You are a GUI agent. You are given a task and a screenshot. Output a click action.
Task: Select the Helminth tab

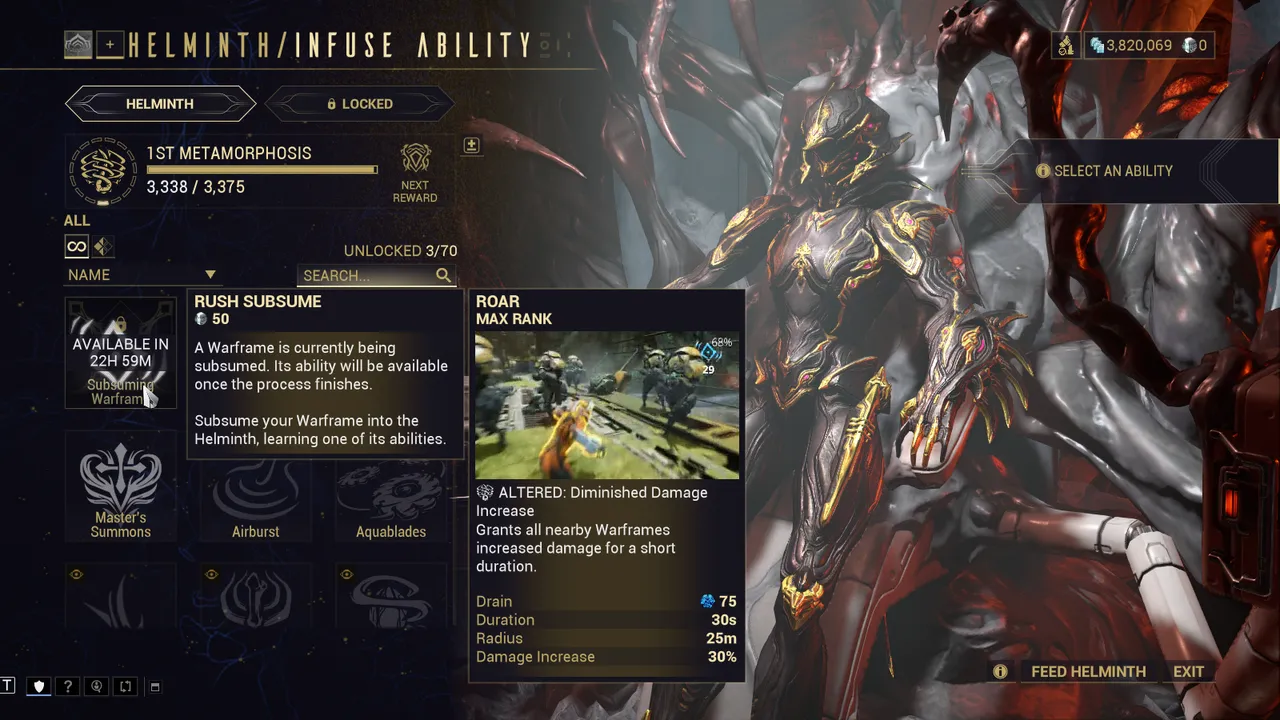pos(160,104)
